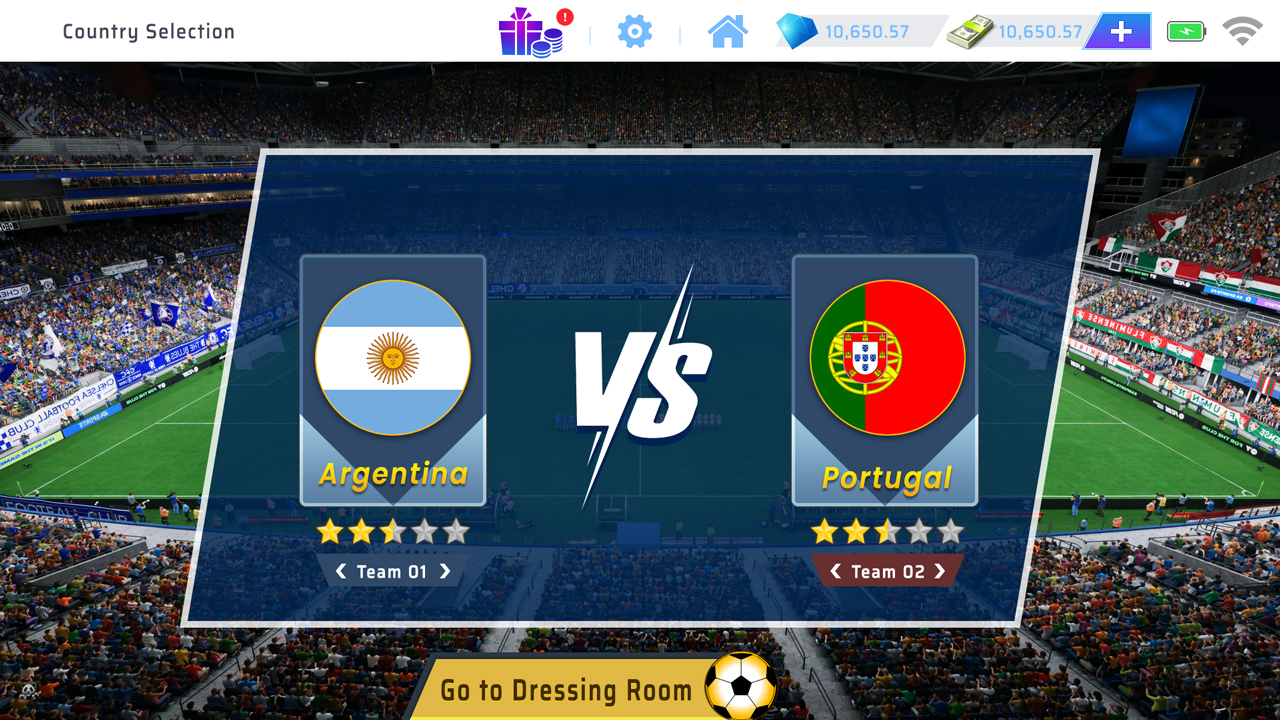Click the Country Selection title
The height and width of the screenshot is (720, 1280).
tap(148, 31)
